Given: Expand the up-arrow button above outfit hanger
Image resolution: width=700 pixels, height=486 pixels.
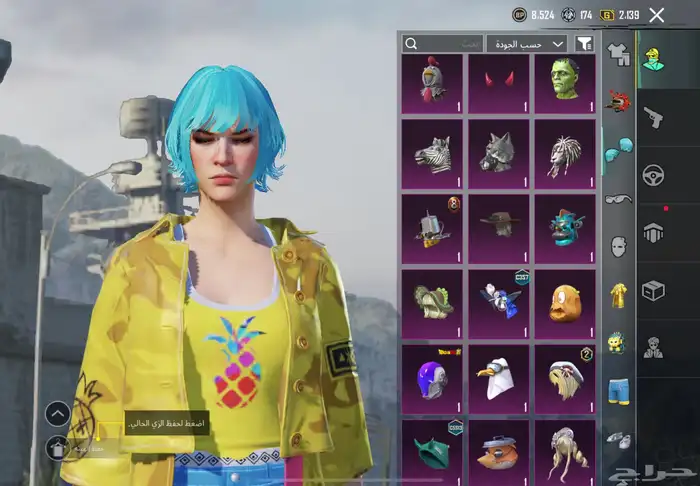Looking at the screenshot, I should (58, 412).
